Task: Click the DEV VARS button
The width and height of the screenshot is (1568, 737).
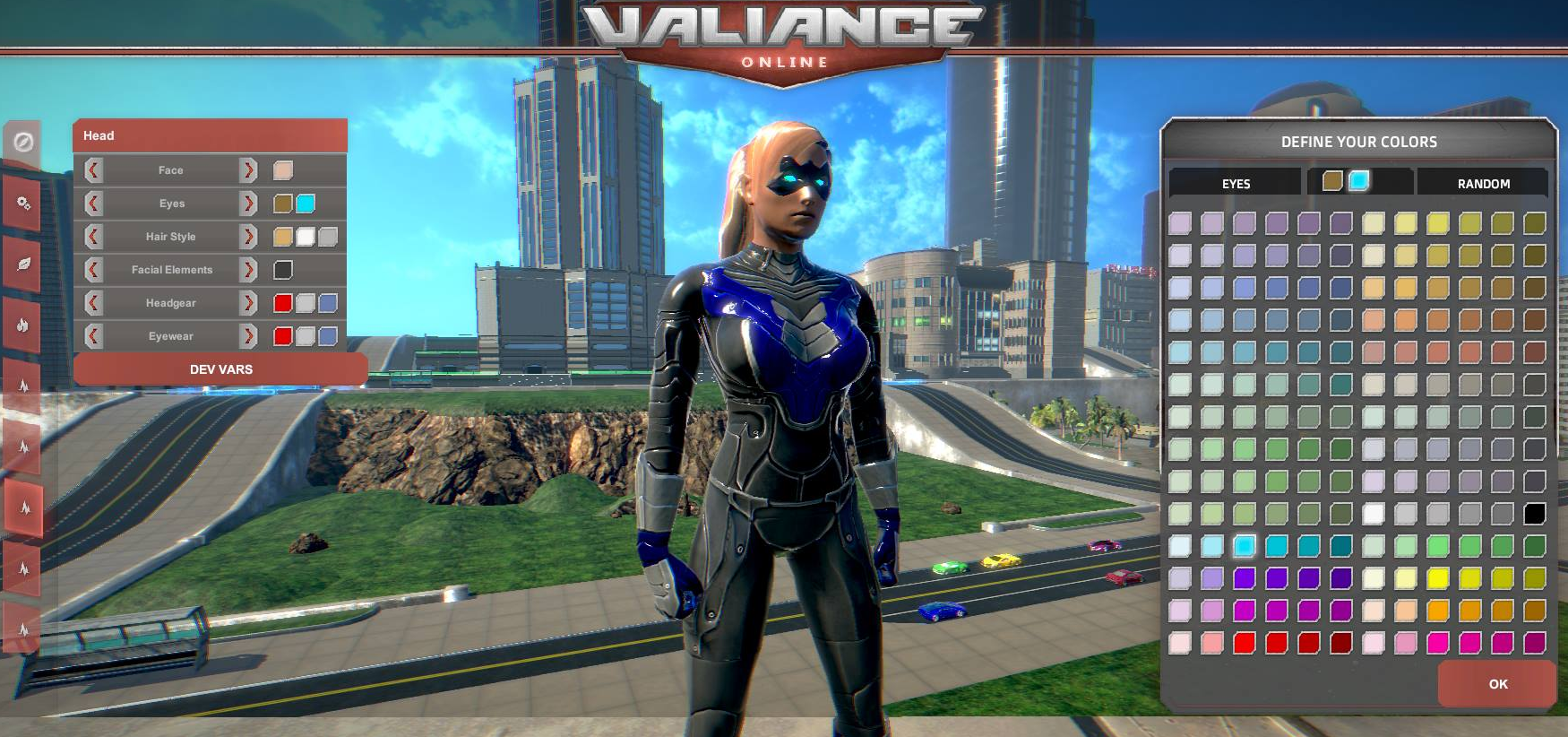Action: point(220,368)
